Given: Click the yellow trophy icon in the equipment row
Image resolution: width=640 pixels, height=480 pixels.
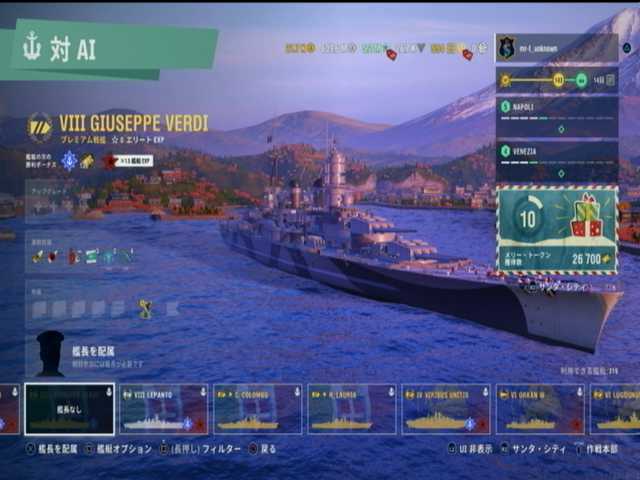Looking at the screenshot, I should point(145,309).
